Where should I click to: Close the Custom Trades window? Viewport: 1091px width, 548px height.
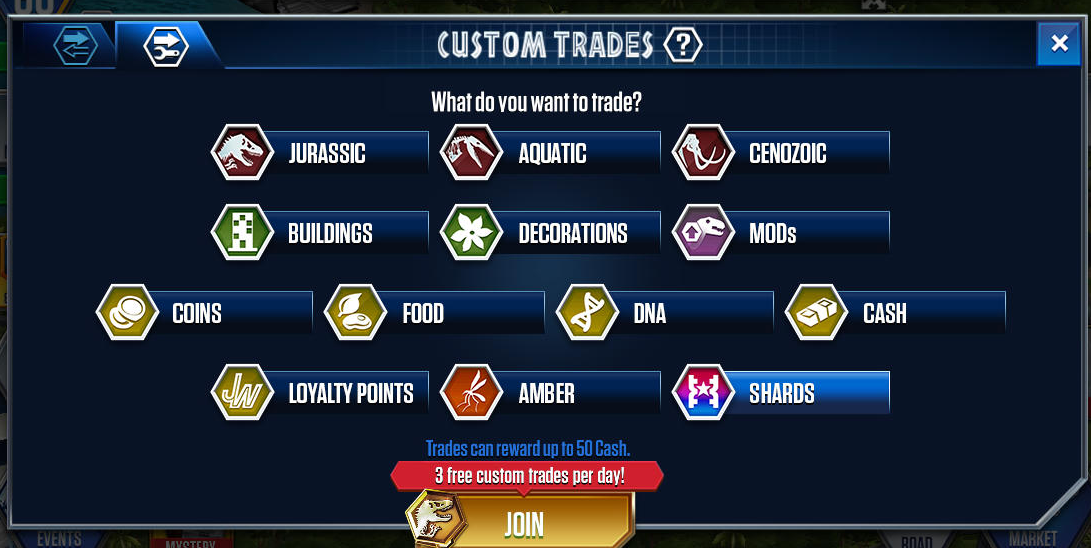point(1059,43)
